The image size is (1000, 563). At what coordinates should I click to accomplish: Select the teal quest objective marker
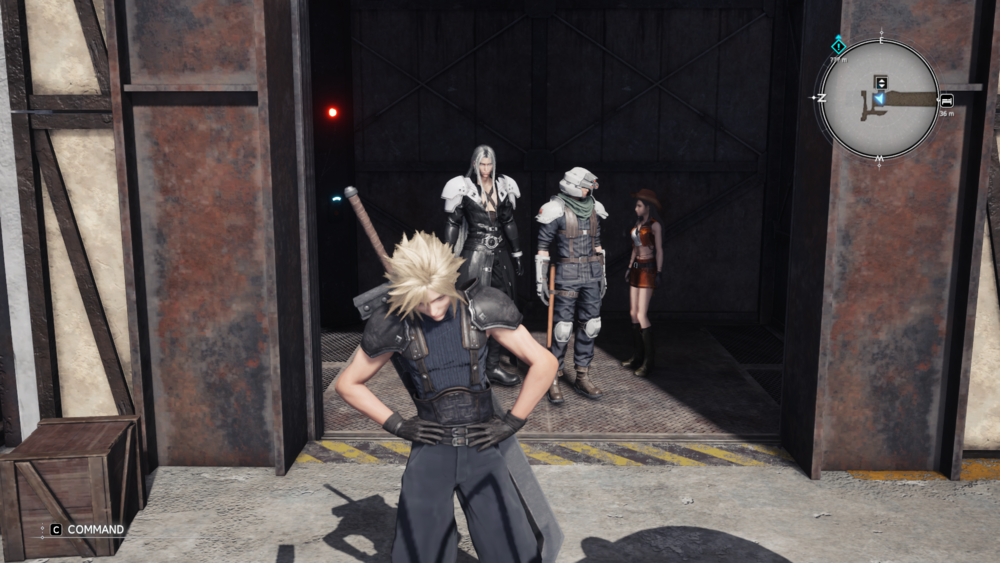838,45
